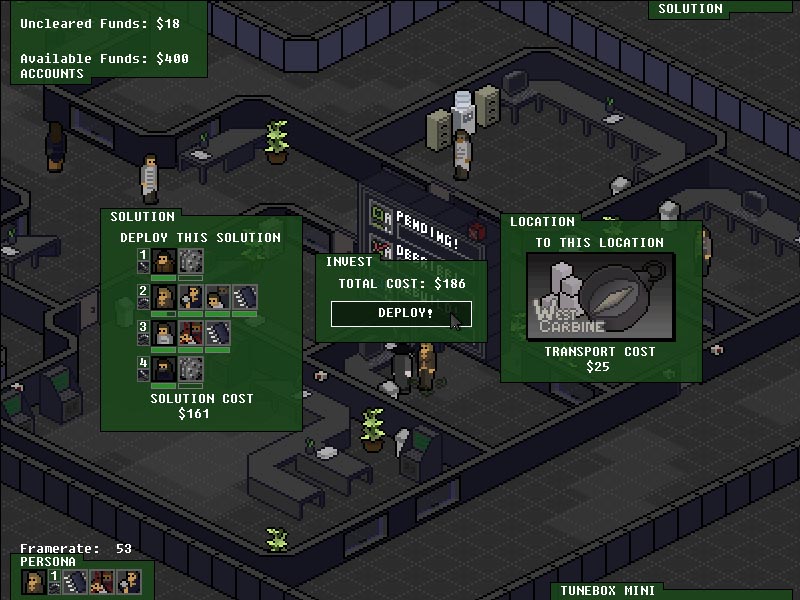Select the persona portrait in Persona bar
Screen dimensions: 800x600
coord(33,582)
